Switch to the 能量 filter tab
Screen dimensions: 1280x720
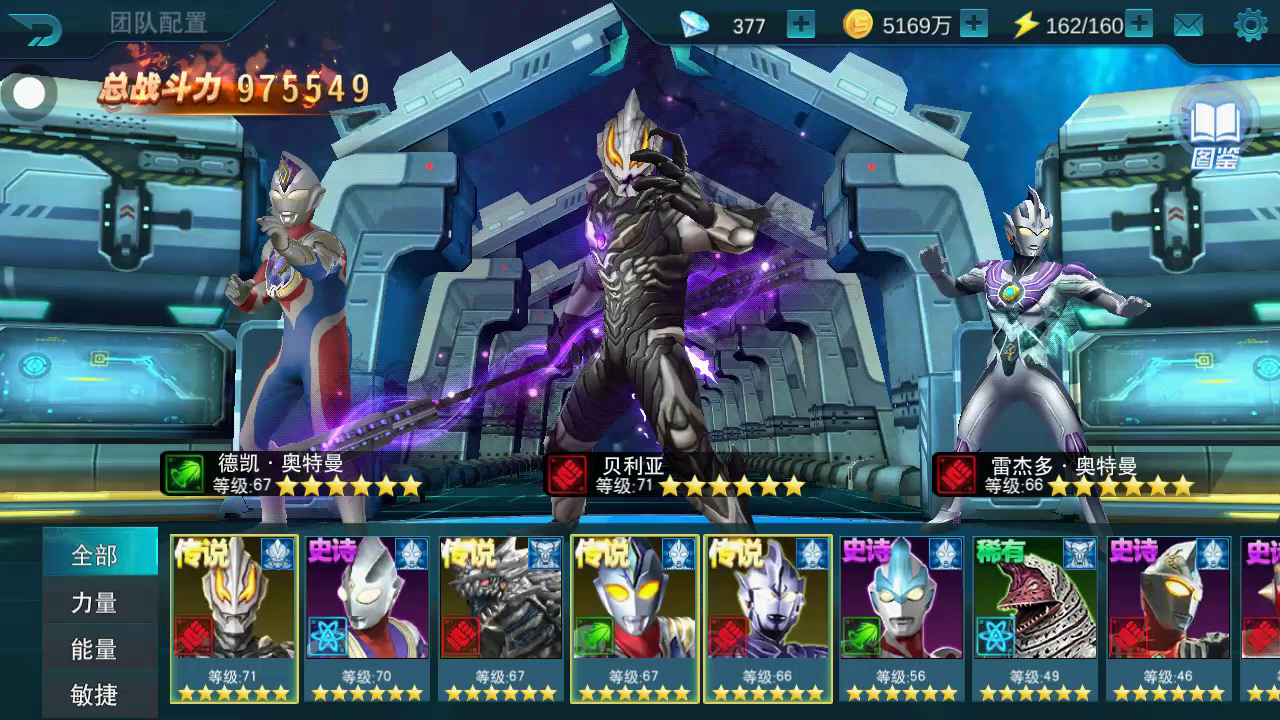[96, 649]
